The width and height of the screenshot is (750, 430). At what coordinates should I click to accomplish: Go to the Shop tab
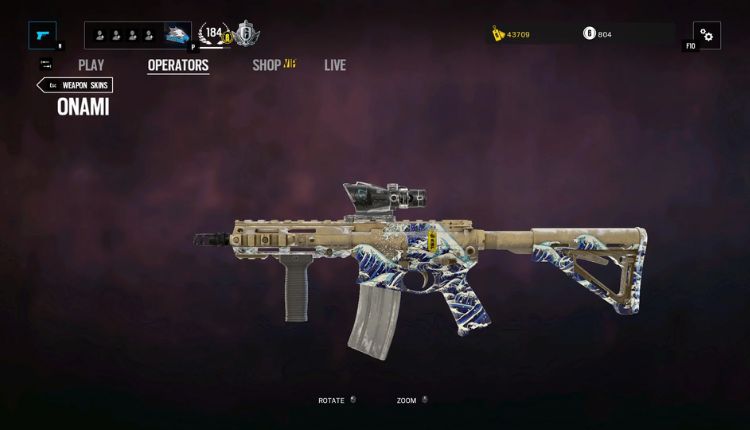[x=267, y=66]
